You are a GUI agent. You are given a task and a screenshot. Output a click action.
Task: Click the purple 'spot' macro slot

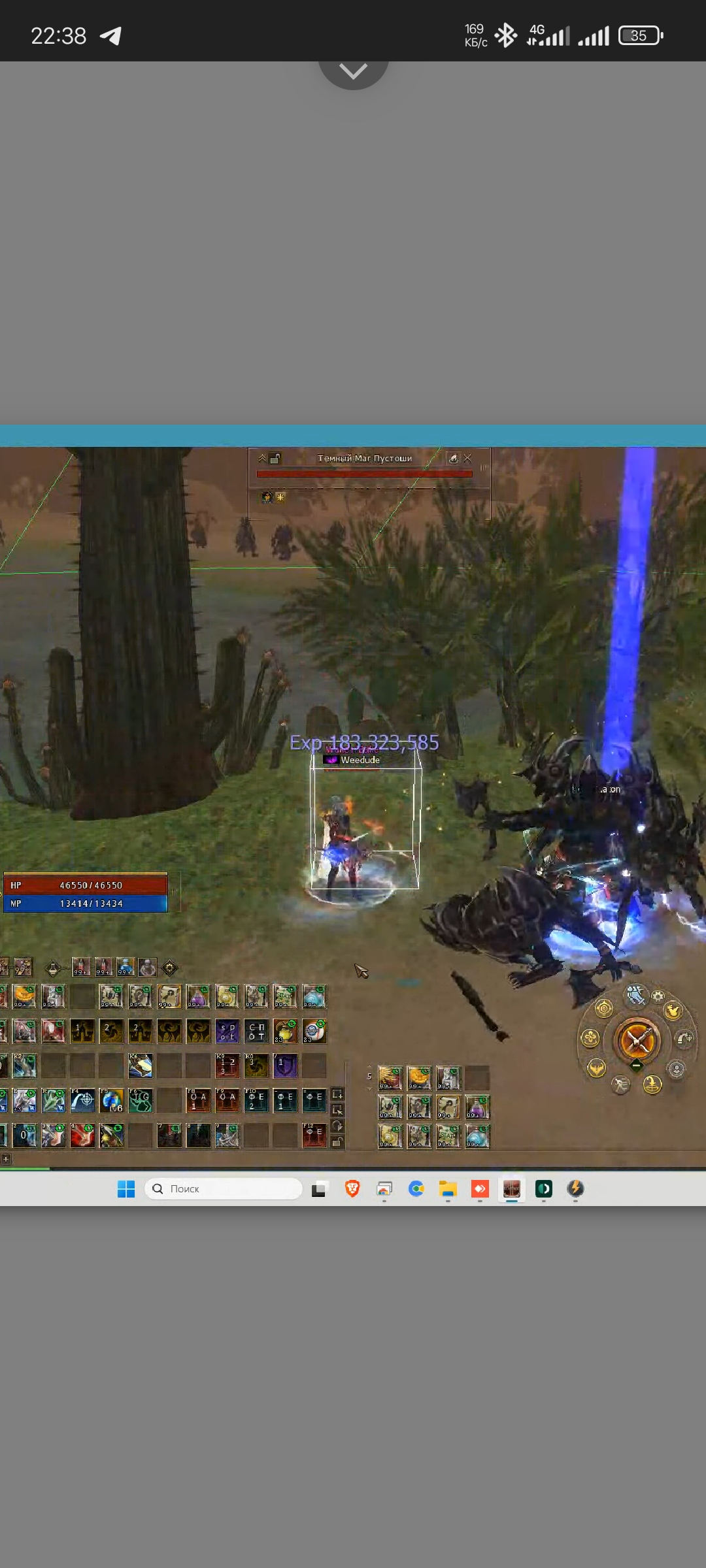(227, 1032)
